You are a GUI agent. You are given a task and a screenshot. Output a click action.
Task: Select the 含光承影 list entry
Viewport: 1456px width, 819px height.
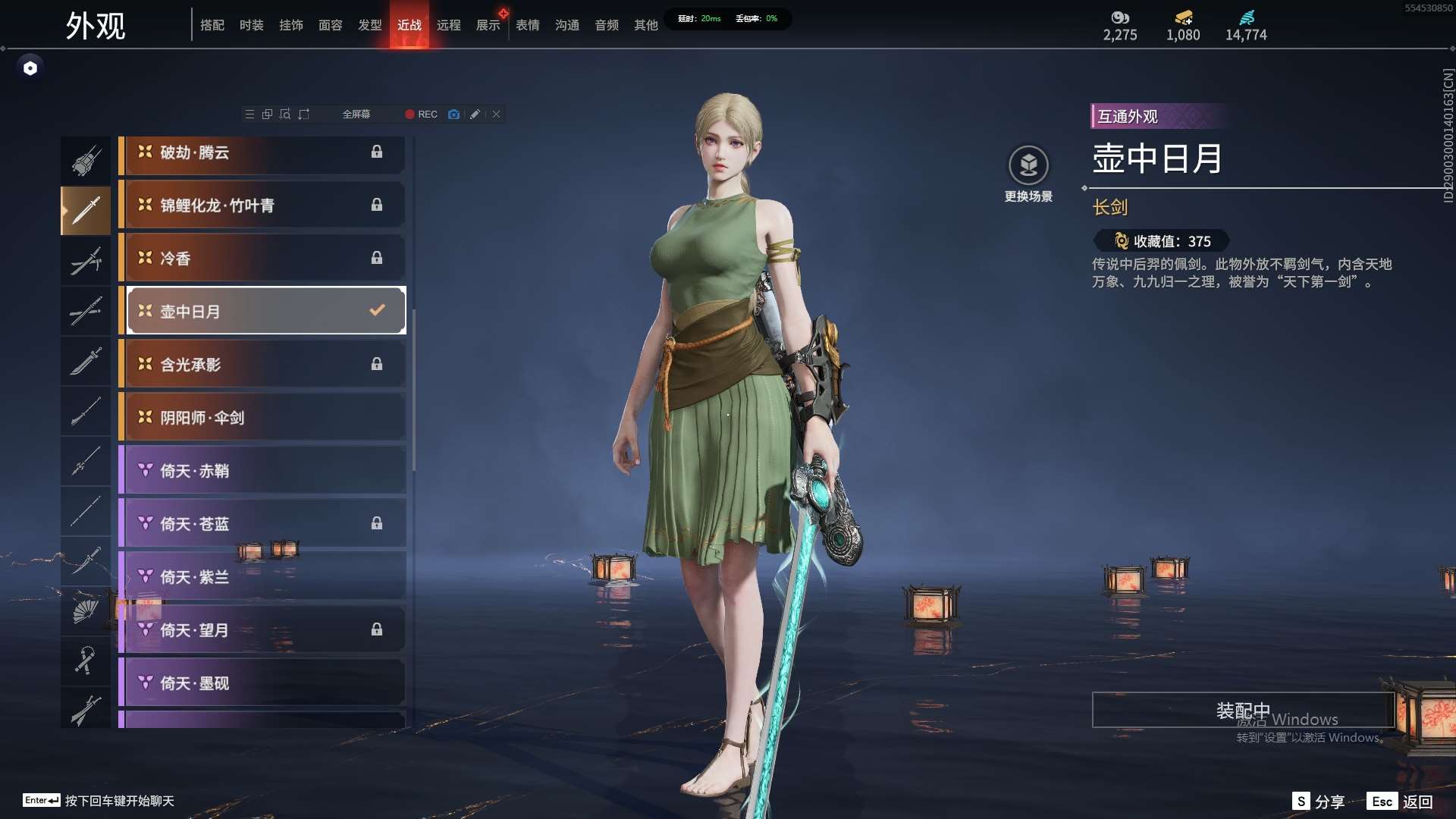click(x=262, y=365)
